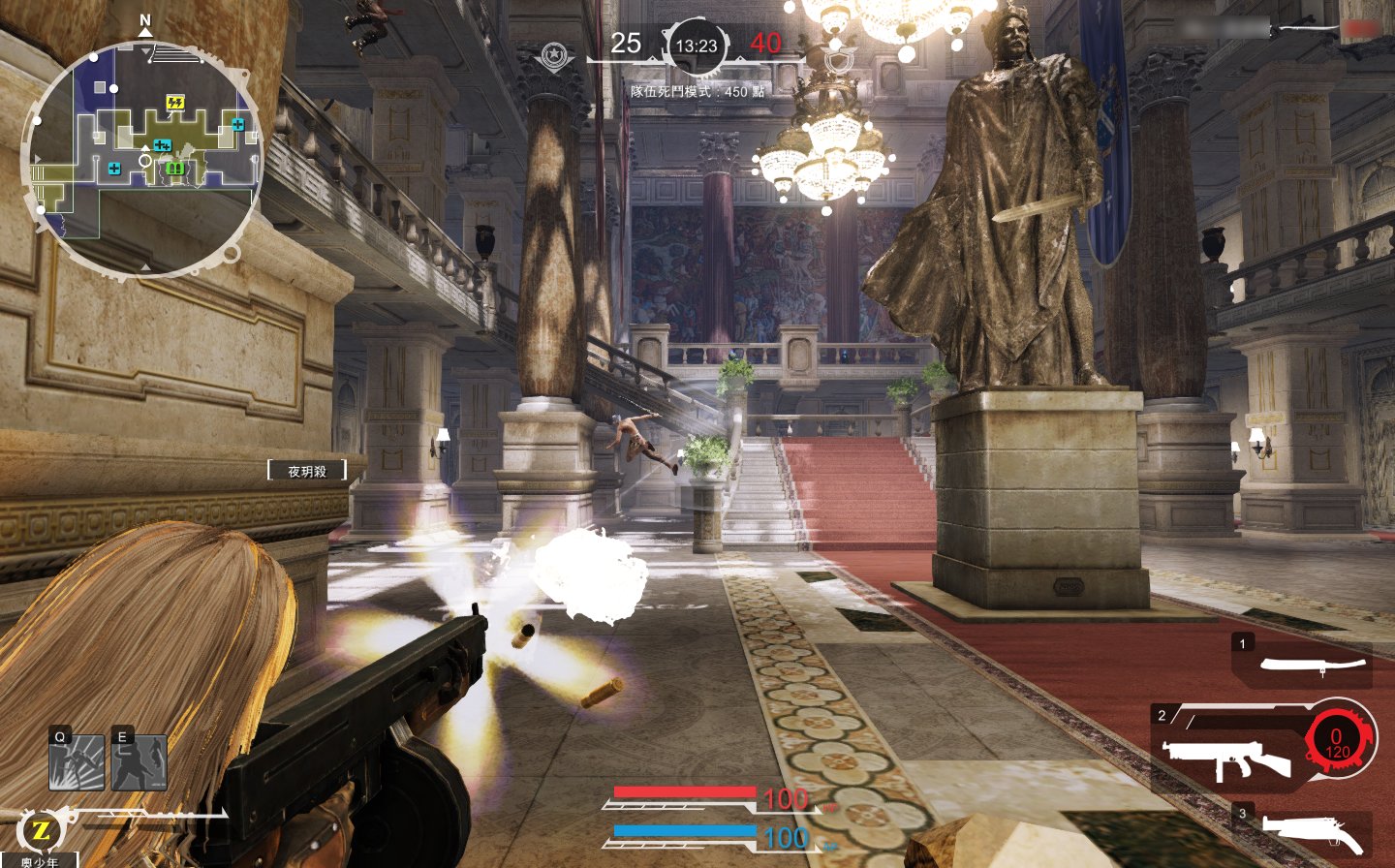Click the circular minimap

pyautogui.click(x=142, y=158)
